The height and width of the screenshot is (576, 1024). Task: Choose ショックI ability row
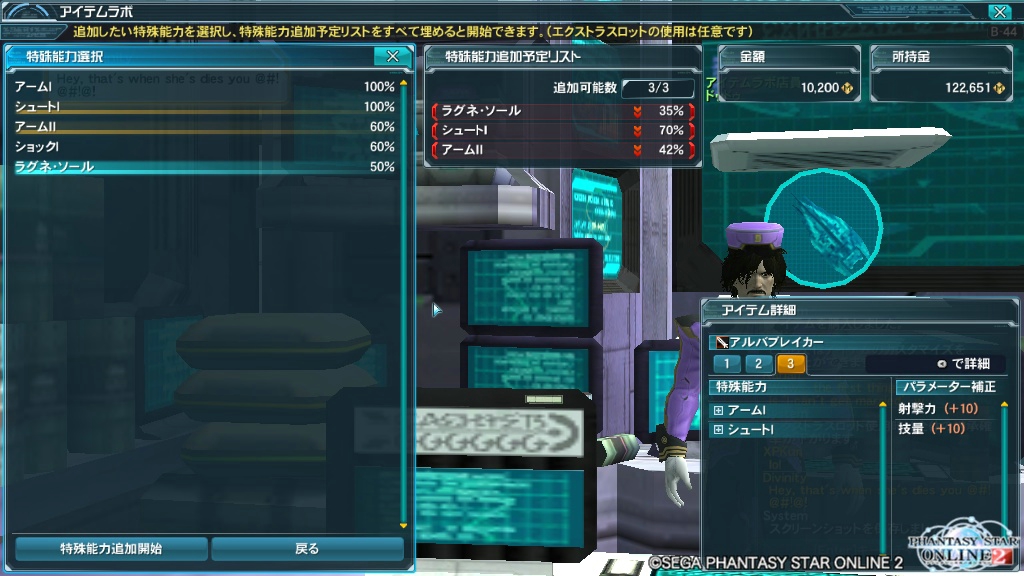click(x=204, y=147)
